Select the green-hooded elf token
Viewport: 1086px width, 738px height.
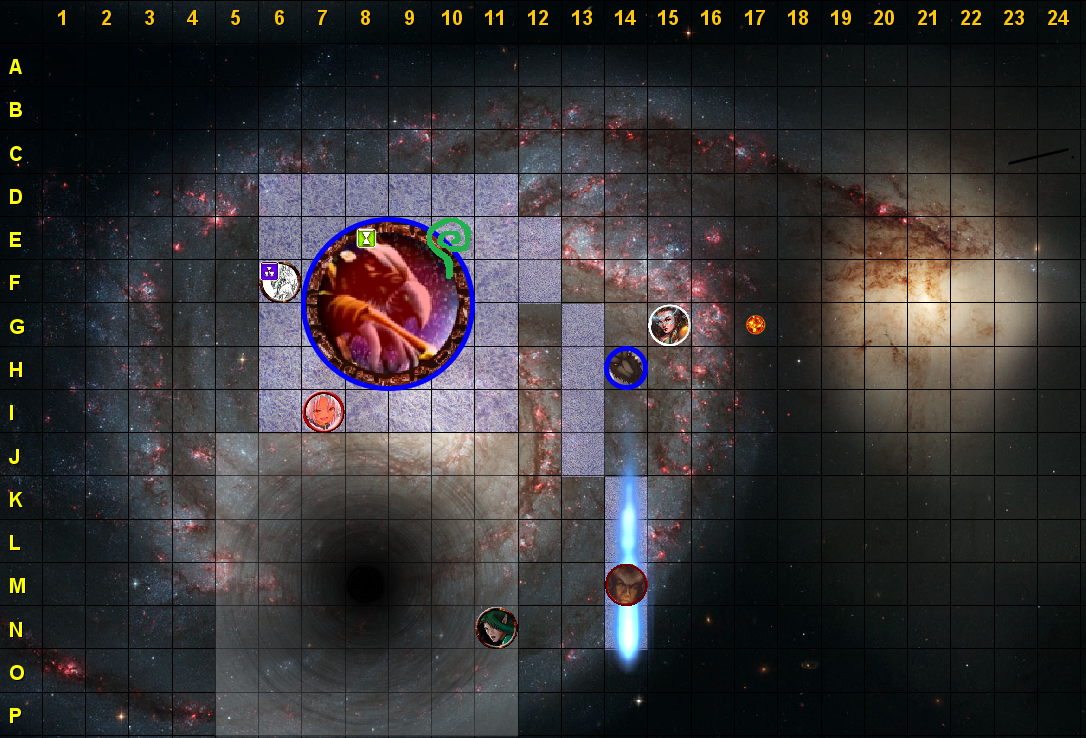496,628
